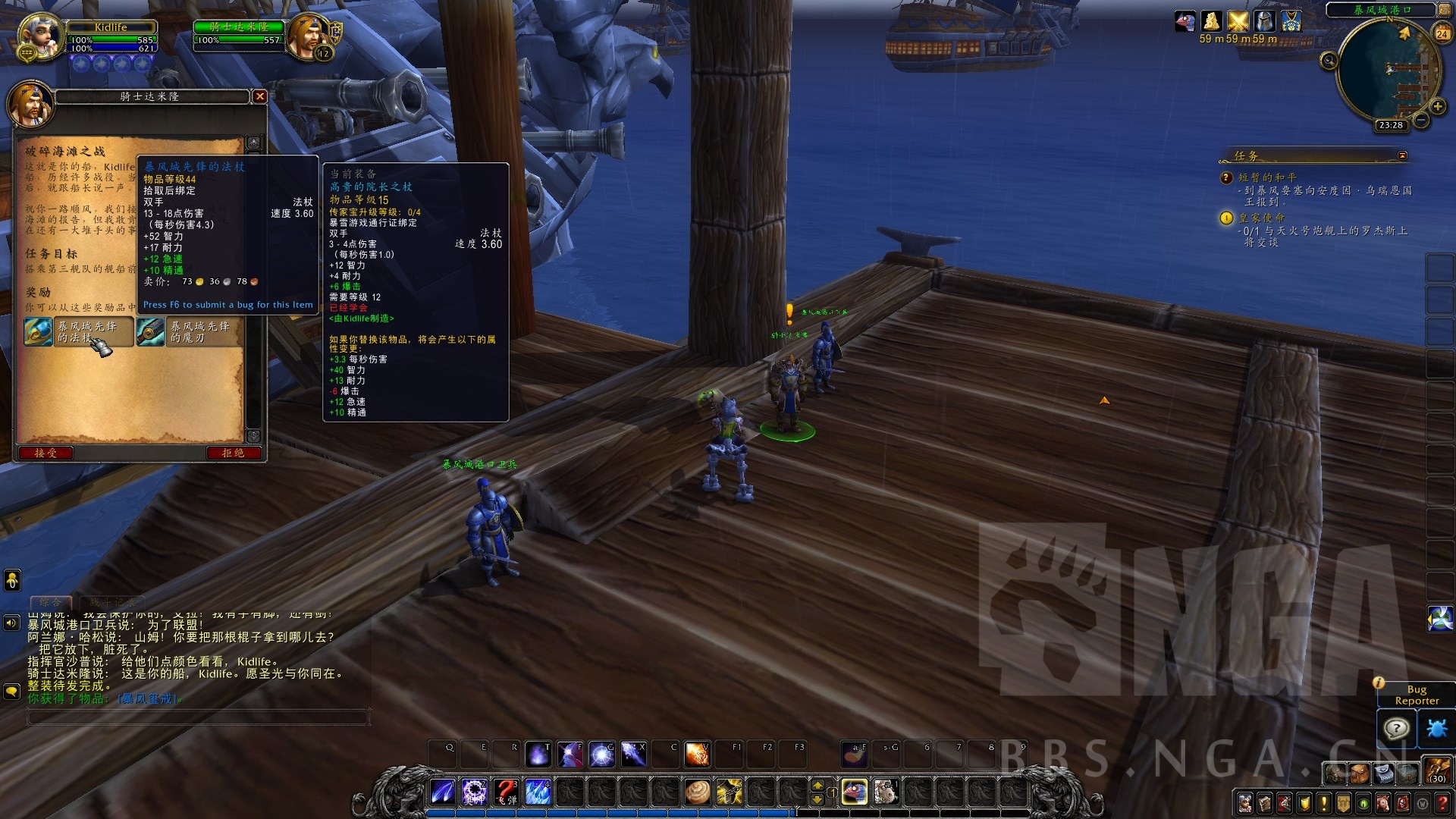Open the calendar showing day 24

[x=1442, y=33]
